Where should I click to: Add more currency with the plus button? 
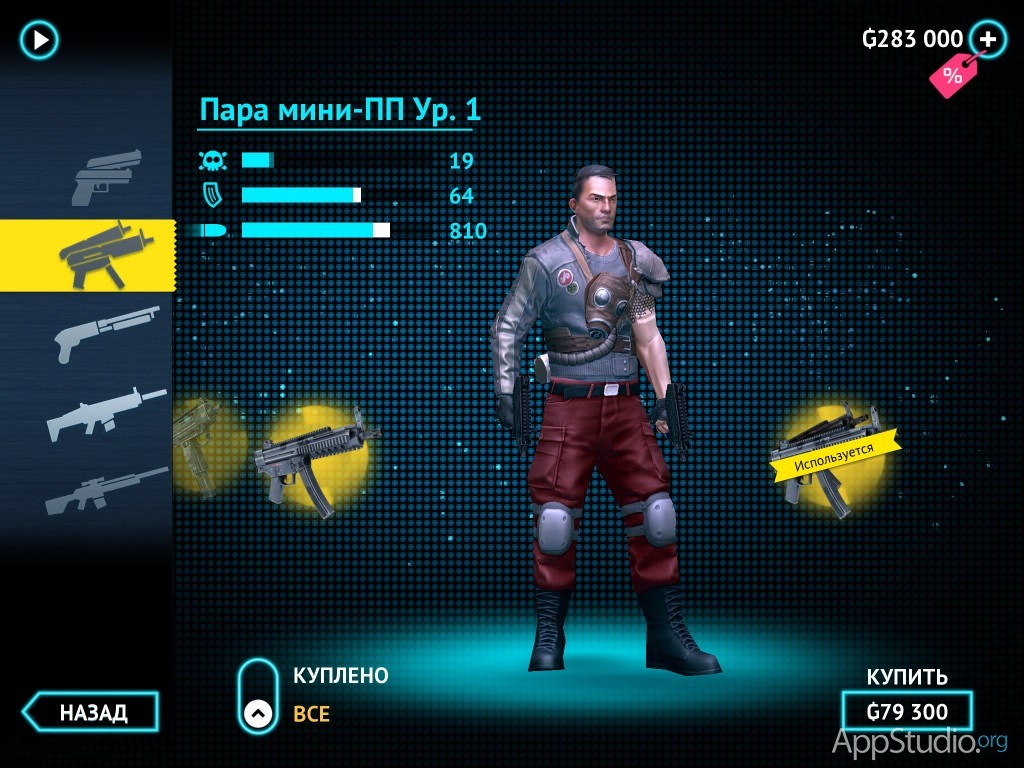[988, 39]
